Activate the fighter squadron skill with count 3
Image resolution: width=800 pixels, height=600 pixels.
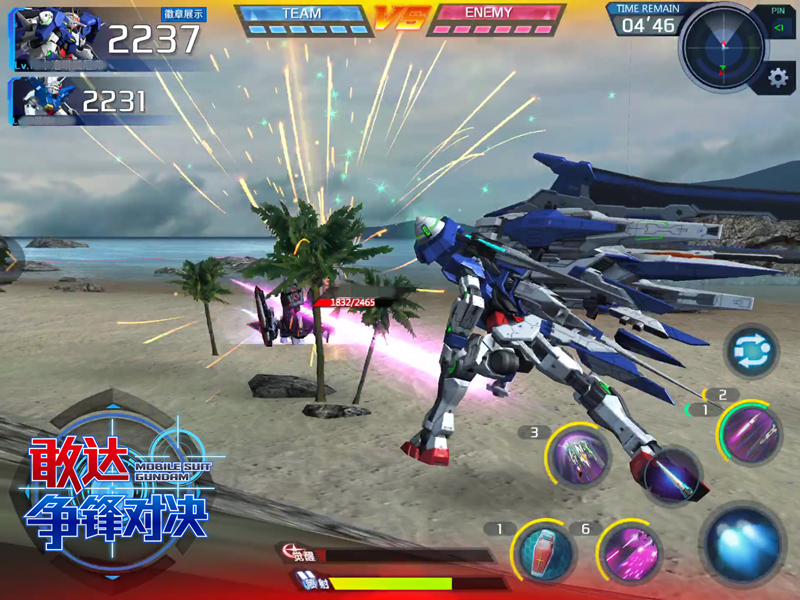(579, 458)
